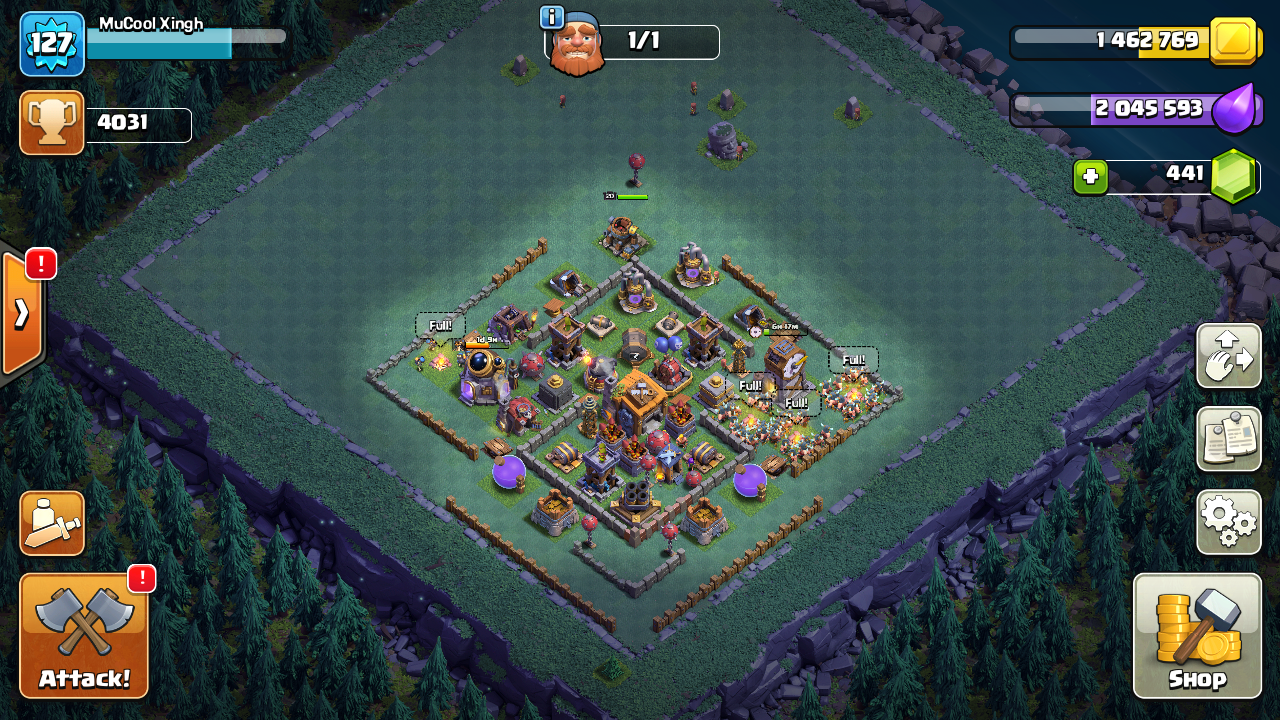Open the Master Builder info icon
Image resolution: width=1280 pixels, height=720 pixels.
[552, 17]
